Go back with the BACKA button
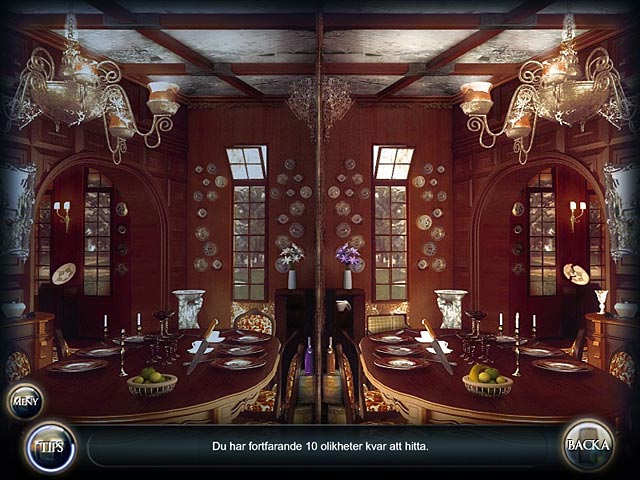640x480 pixels. [587, 444]
